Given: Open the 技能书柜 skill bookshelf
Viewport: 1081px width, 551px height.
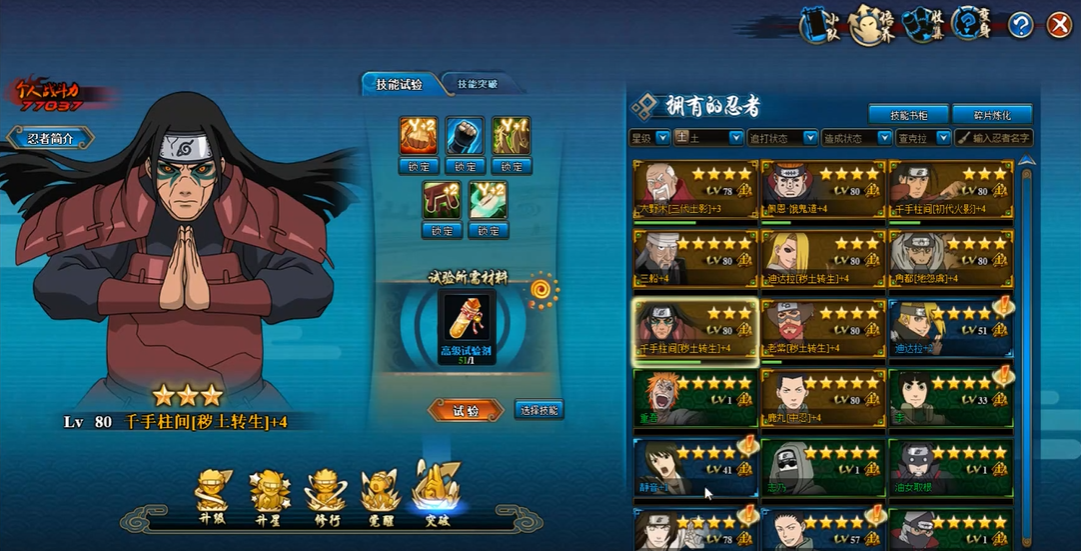Looking at the screenshot, I should click(908, 114).
